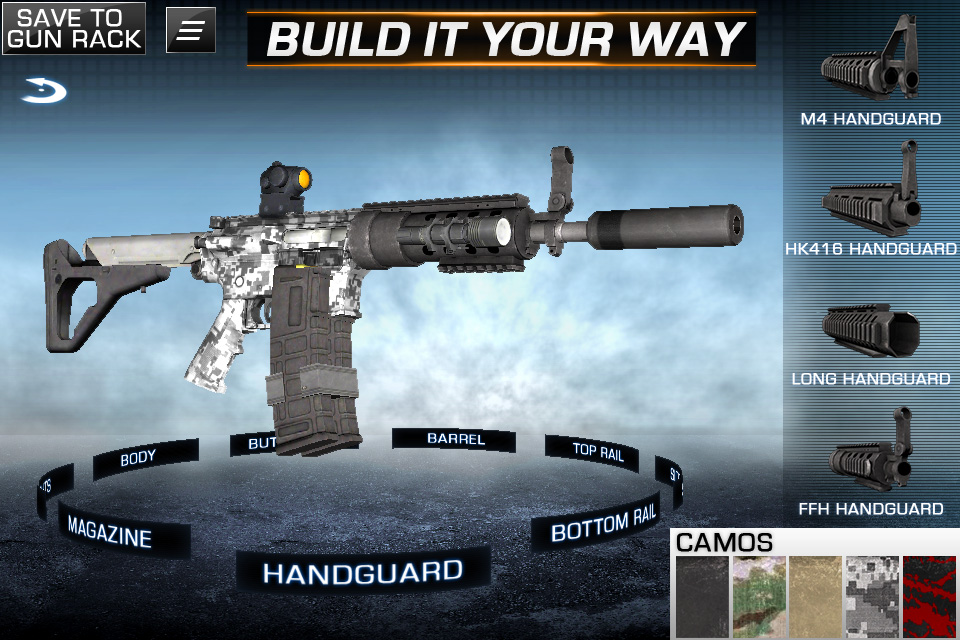Viewport: 960px width, 640px height.
Task: Select the gray digital camo swatch
Action: tap(872, 597)
